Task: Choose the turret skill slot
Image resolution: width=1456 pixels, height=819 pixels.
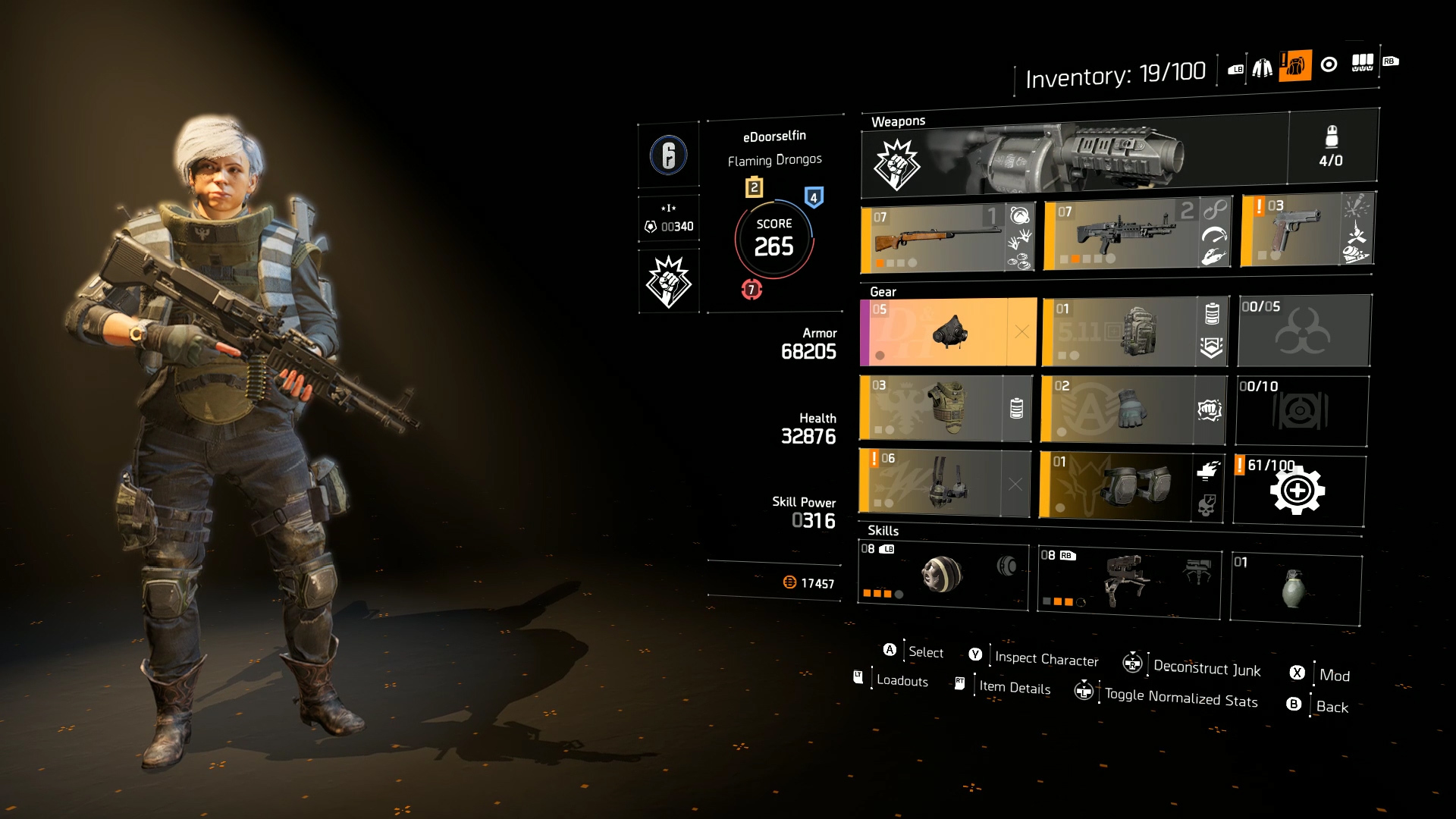Action: [1128, 581]
